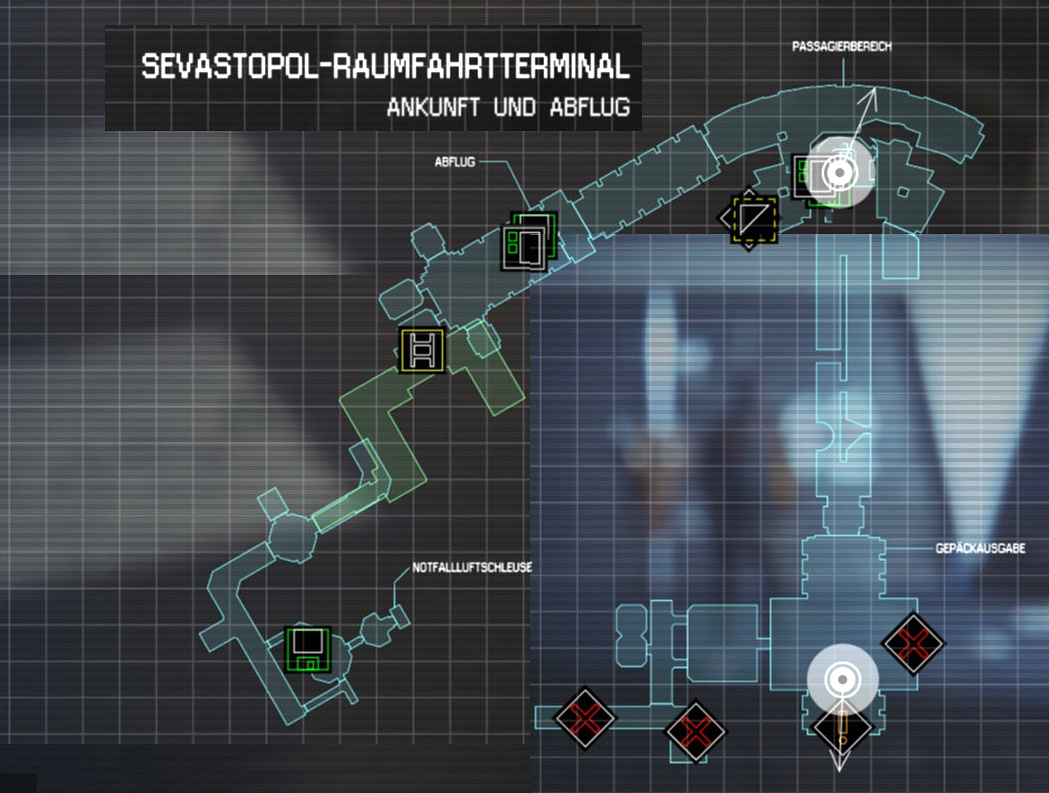This screenshot has width=1049, height=793.
Task: Select the white circle marker below Gepäckausgabe
Action: 843,680
